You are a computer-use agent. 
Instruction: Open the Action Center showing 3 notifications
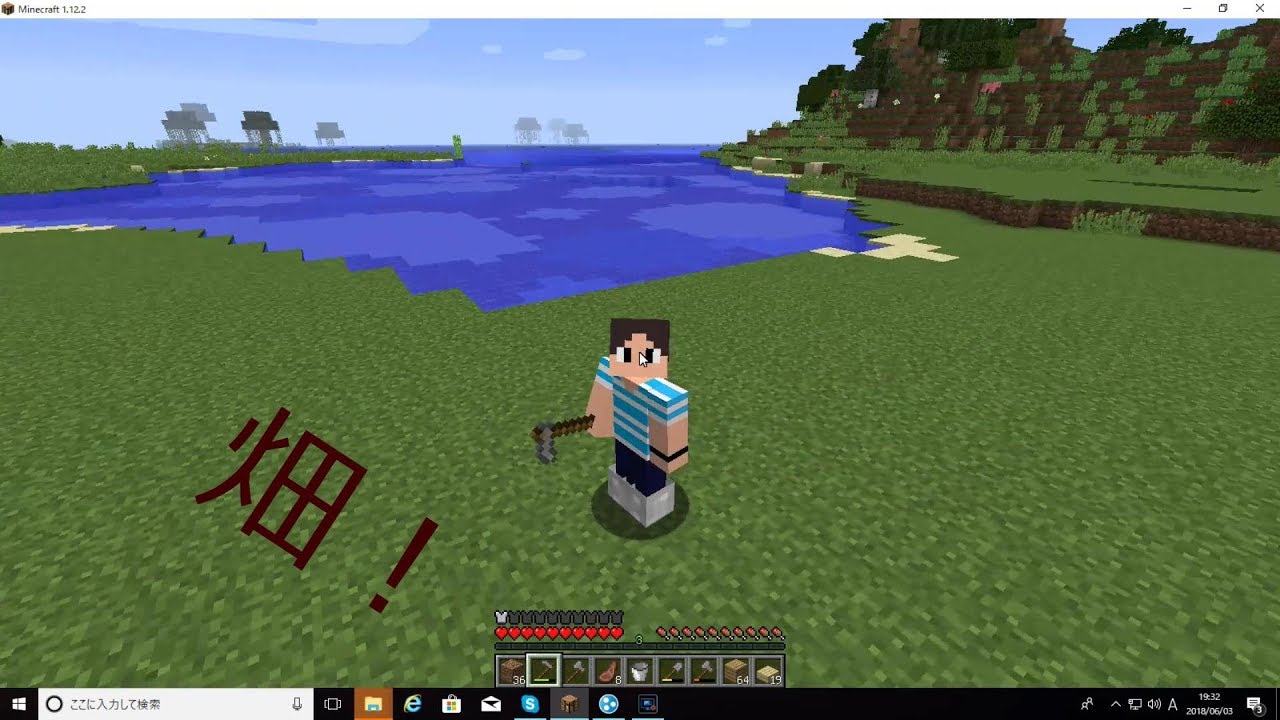click(x=1256, y=706)
